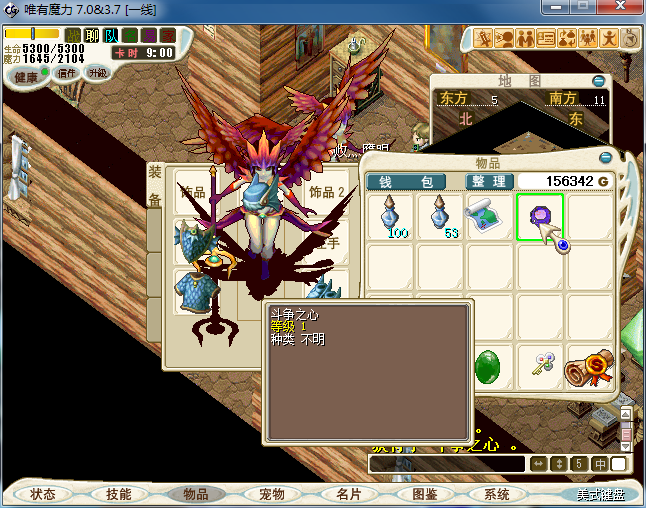The height and width of the screenshot is (508, 646).
Task: Toggle the 物品 items menu button
Action: click(196, 494)
